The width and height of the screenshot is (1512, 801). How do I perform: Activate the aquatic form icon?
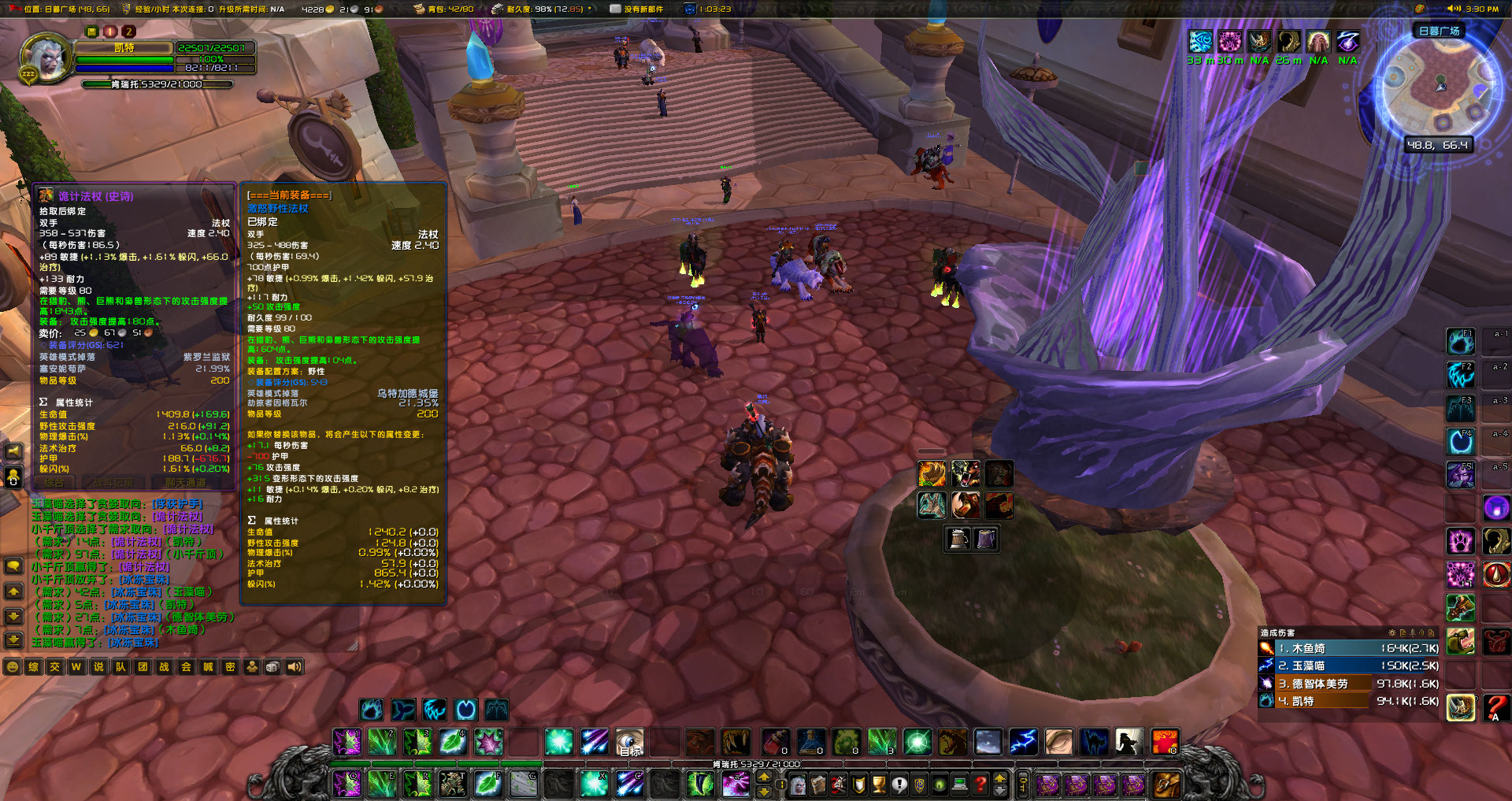click(404, 710)
